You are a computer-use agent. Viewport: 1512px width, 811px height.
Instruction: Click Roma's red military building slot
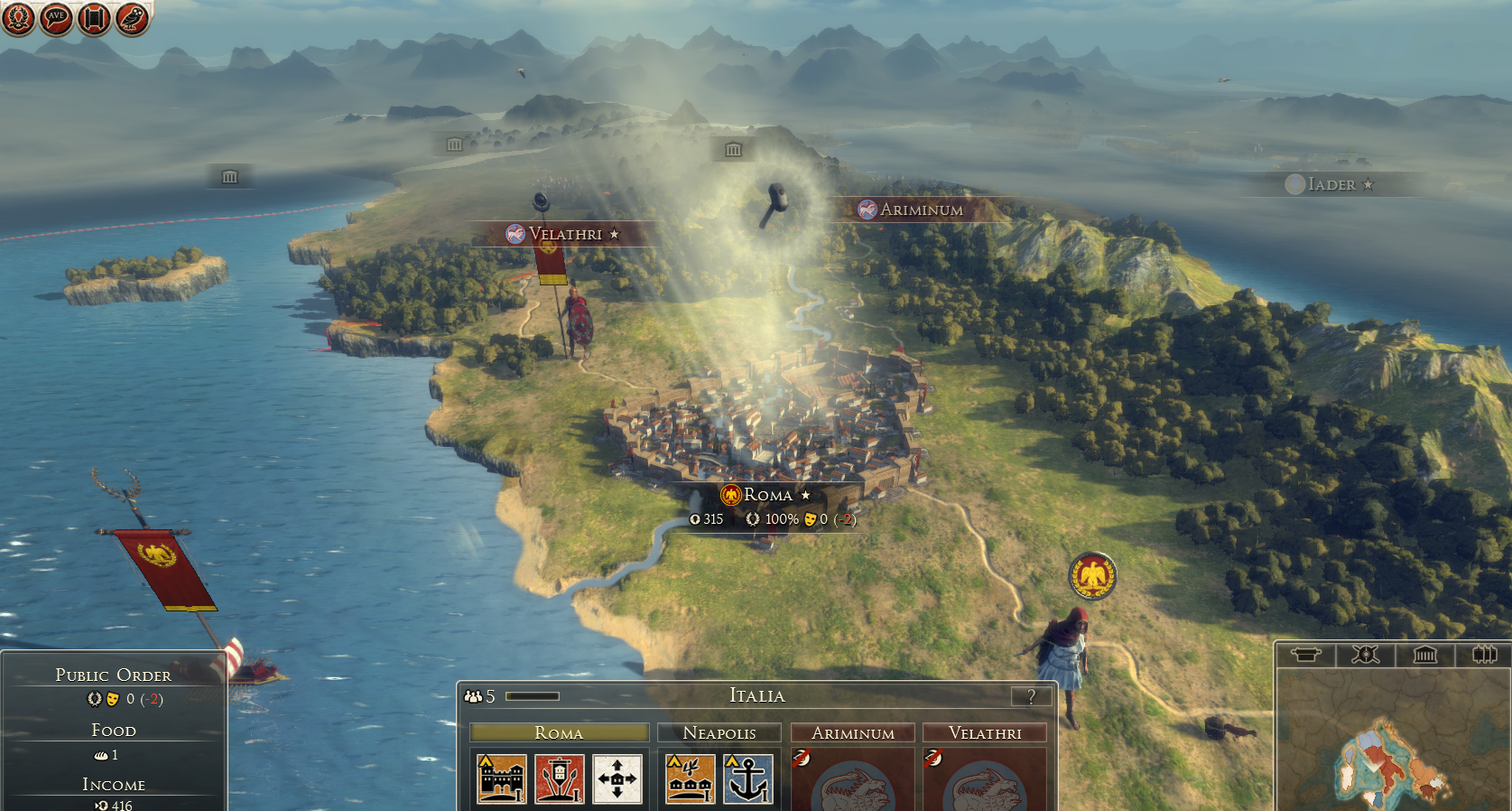560,778
